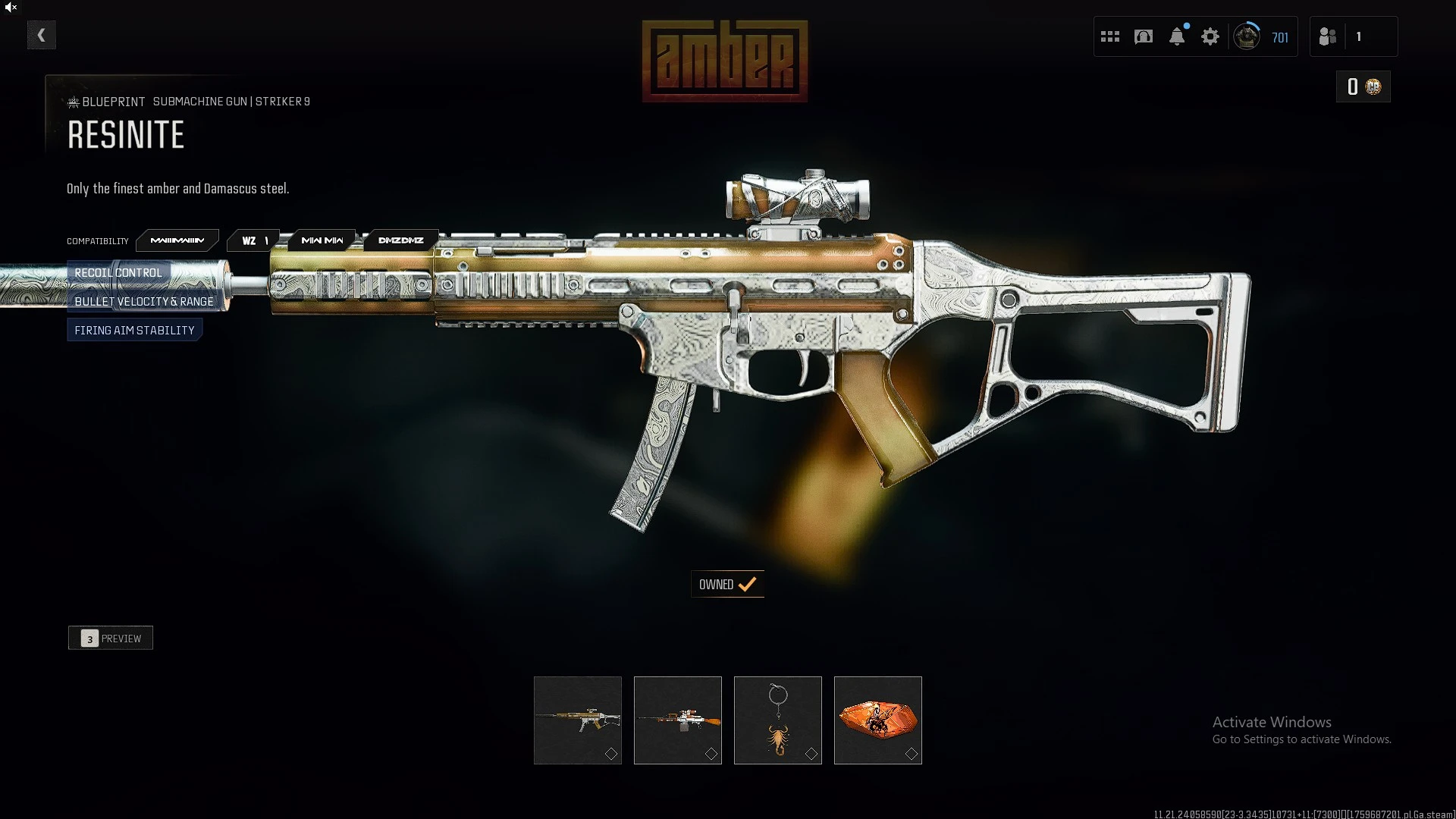Open the grid menu icon
This screenshot has width=1456, height=819.
tap(1110, 36)
